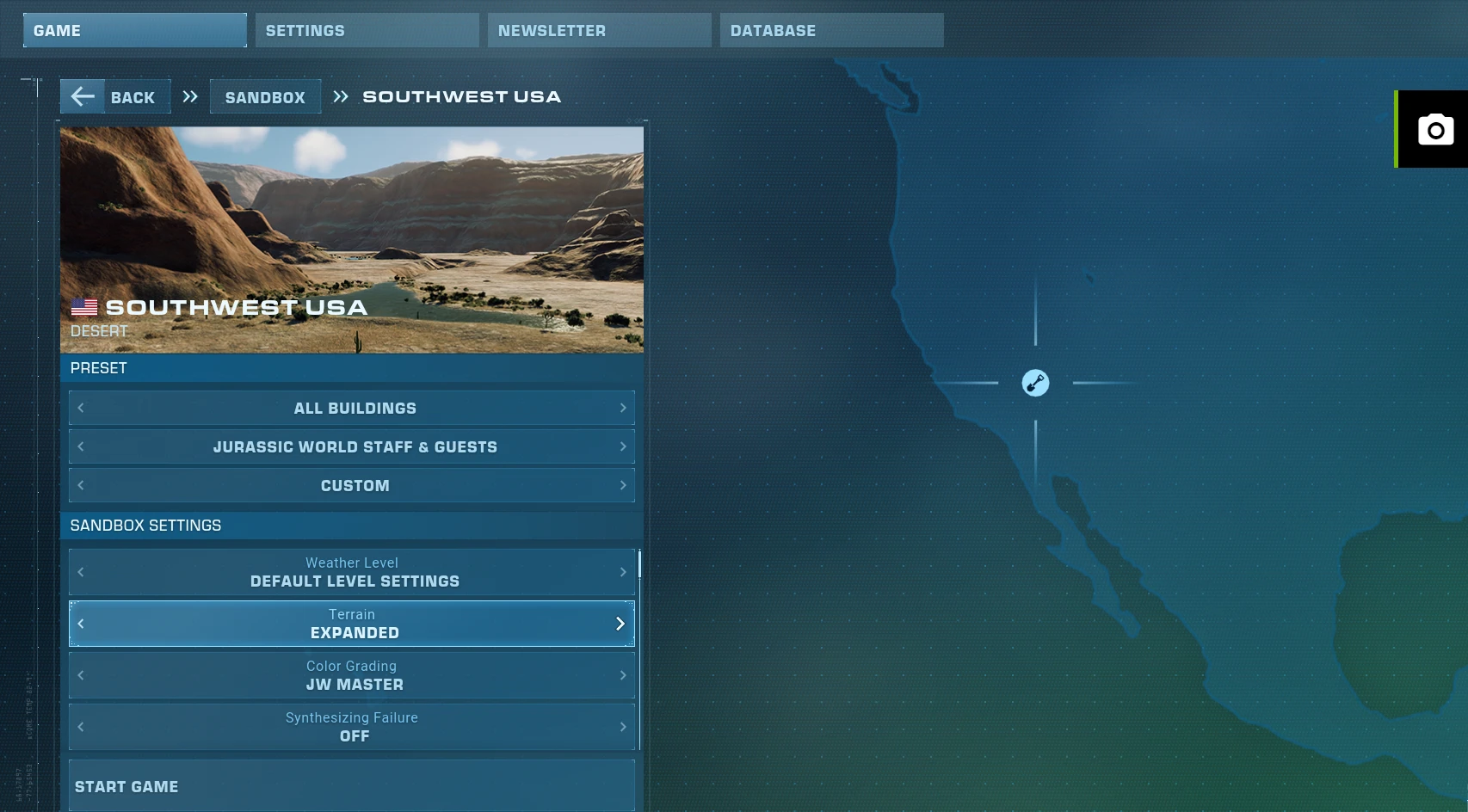Open the Newsletter tab
1468x812 pixels.
(599, 30)
